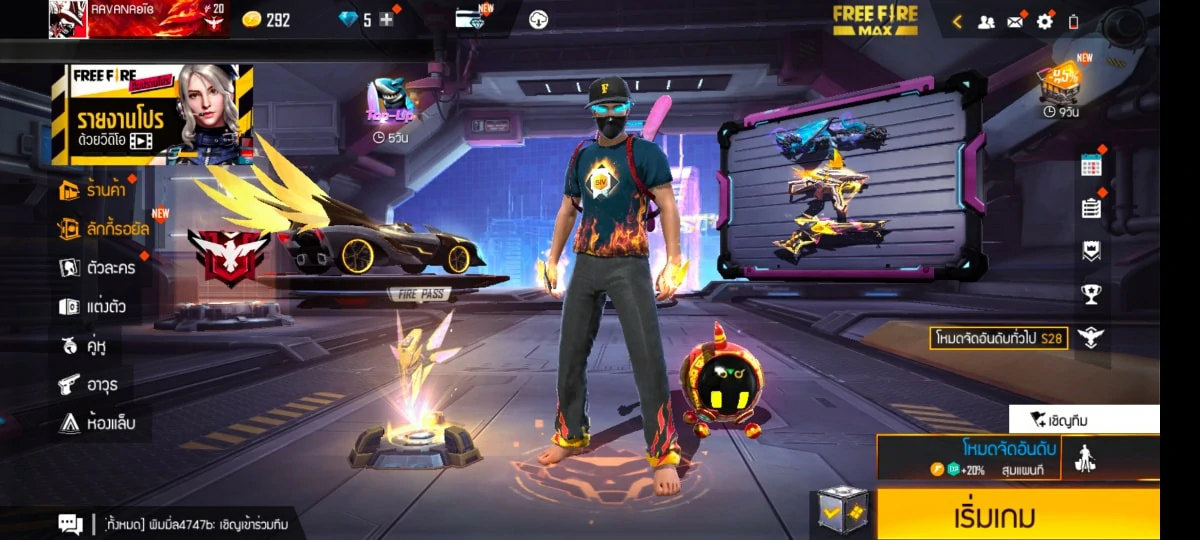Open the calendar events icon

coord(1091,166)
